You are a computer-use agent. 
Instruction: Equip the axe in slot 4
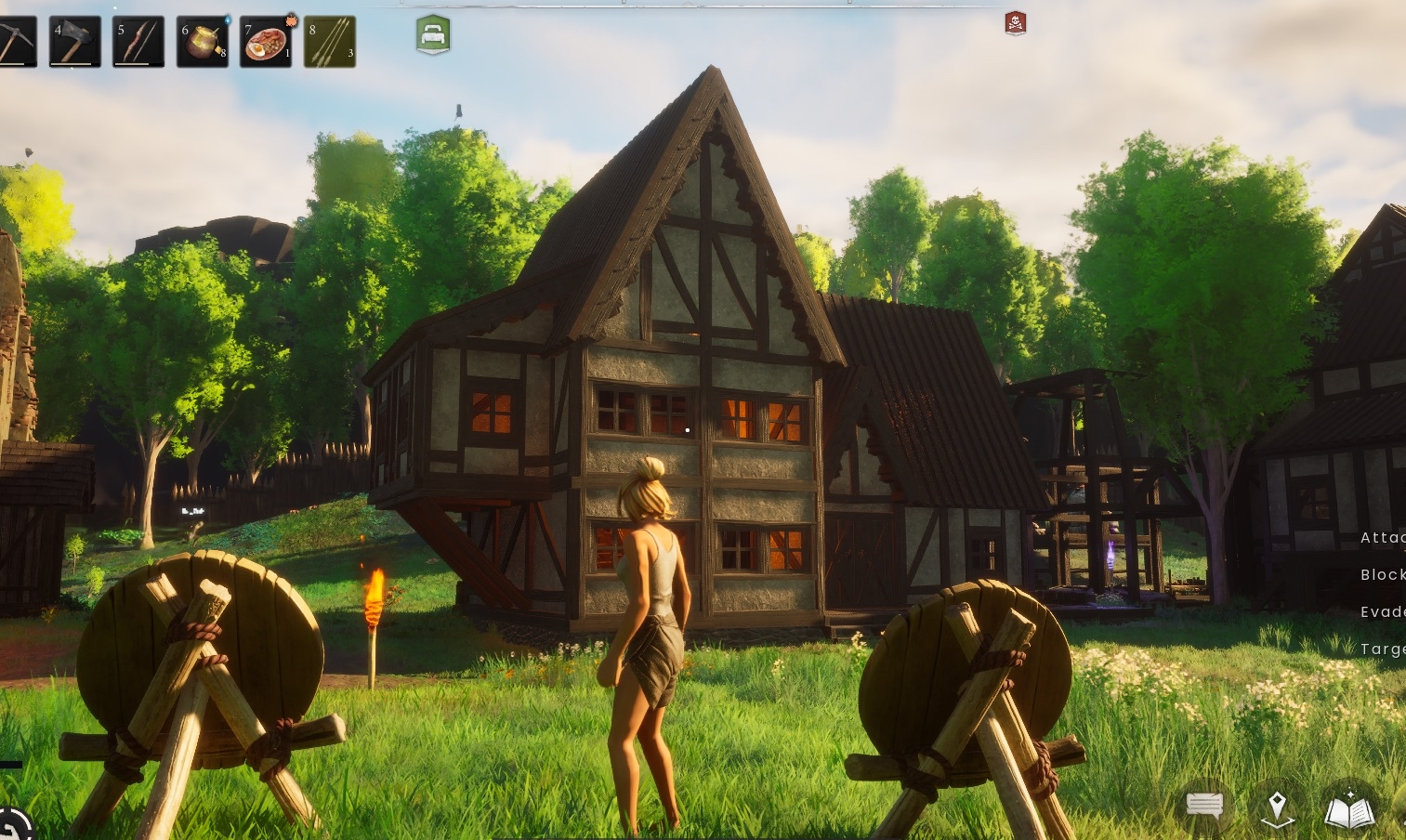[74, 42]
